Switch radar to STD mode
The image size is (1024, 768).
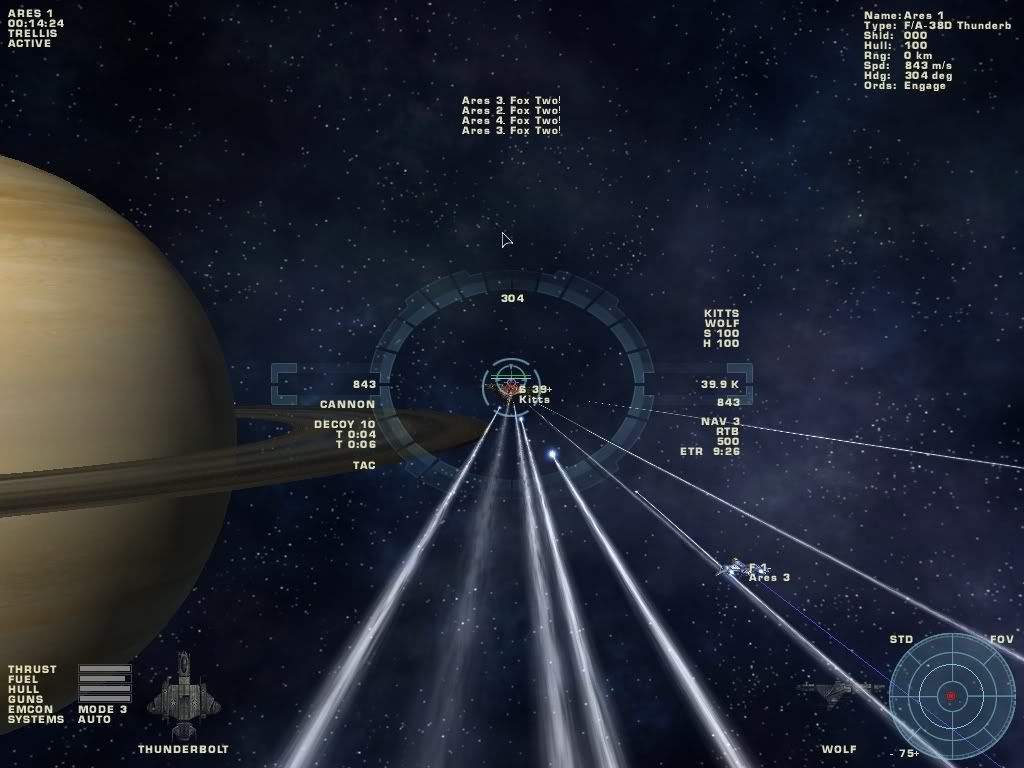coord(901,639)
